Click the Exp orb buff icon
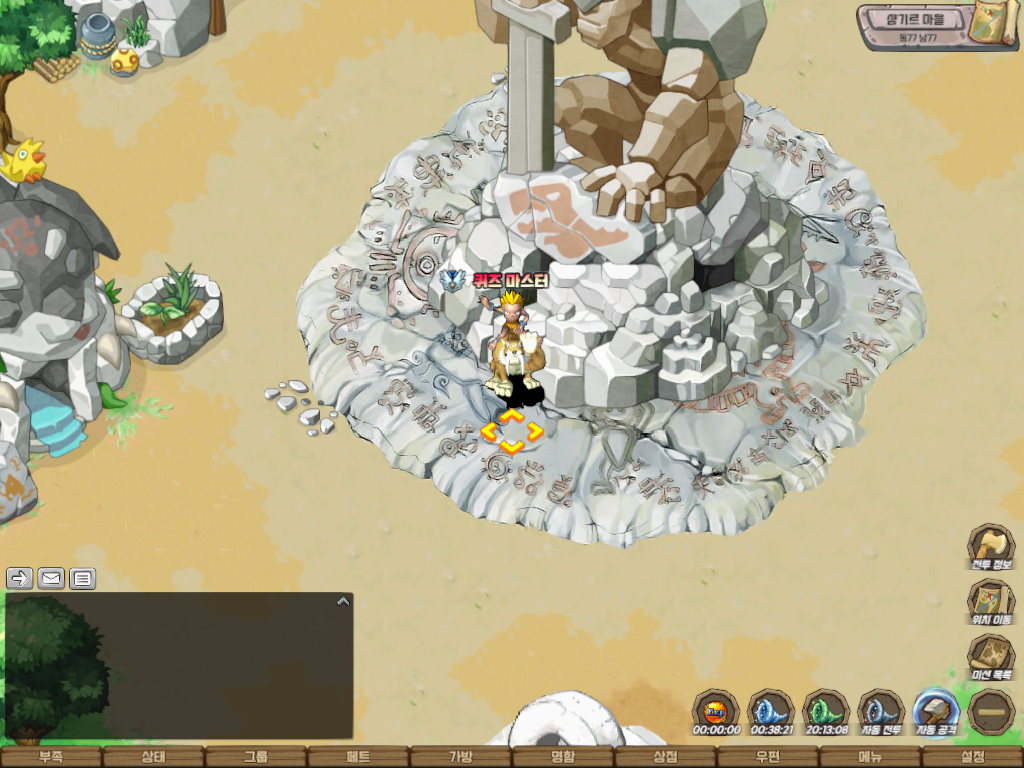1024x768 pixels. point(715,711)
